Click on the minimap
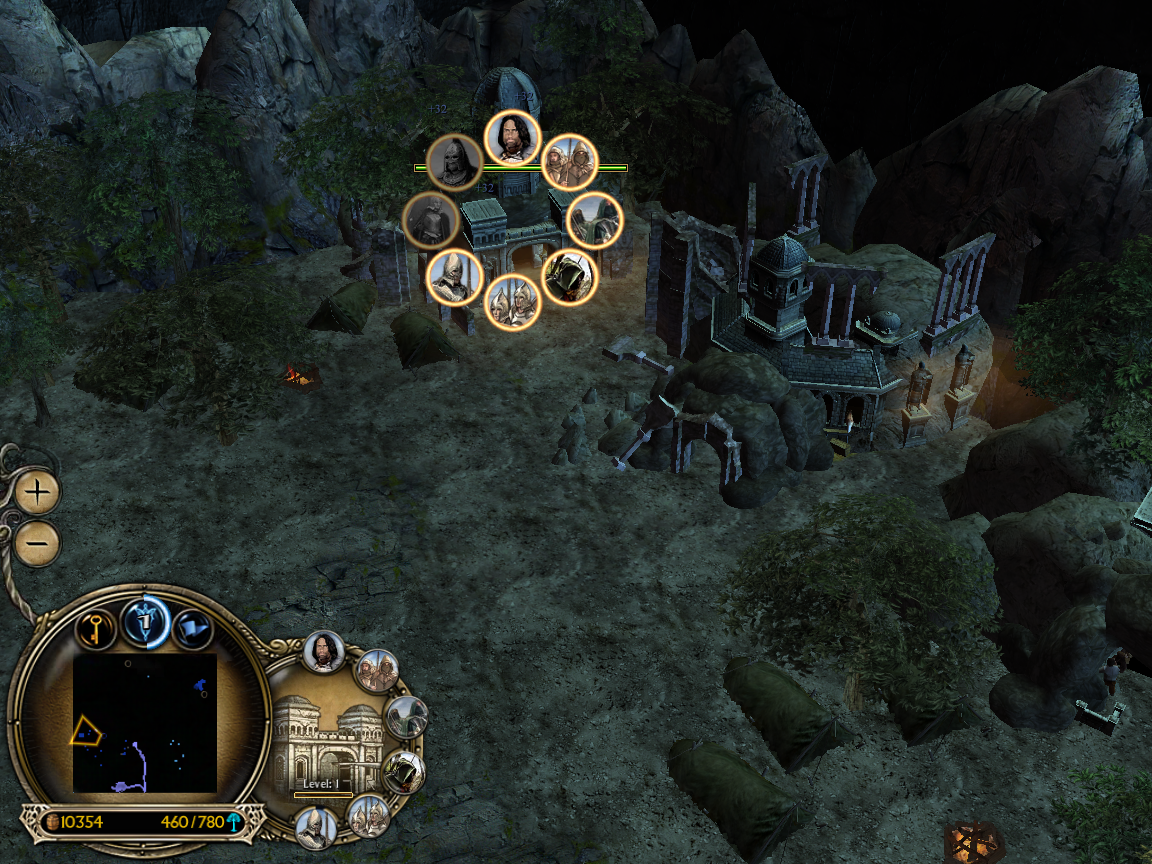 pyautogui.click(x=145, y=722)
